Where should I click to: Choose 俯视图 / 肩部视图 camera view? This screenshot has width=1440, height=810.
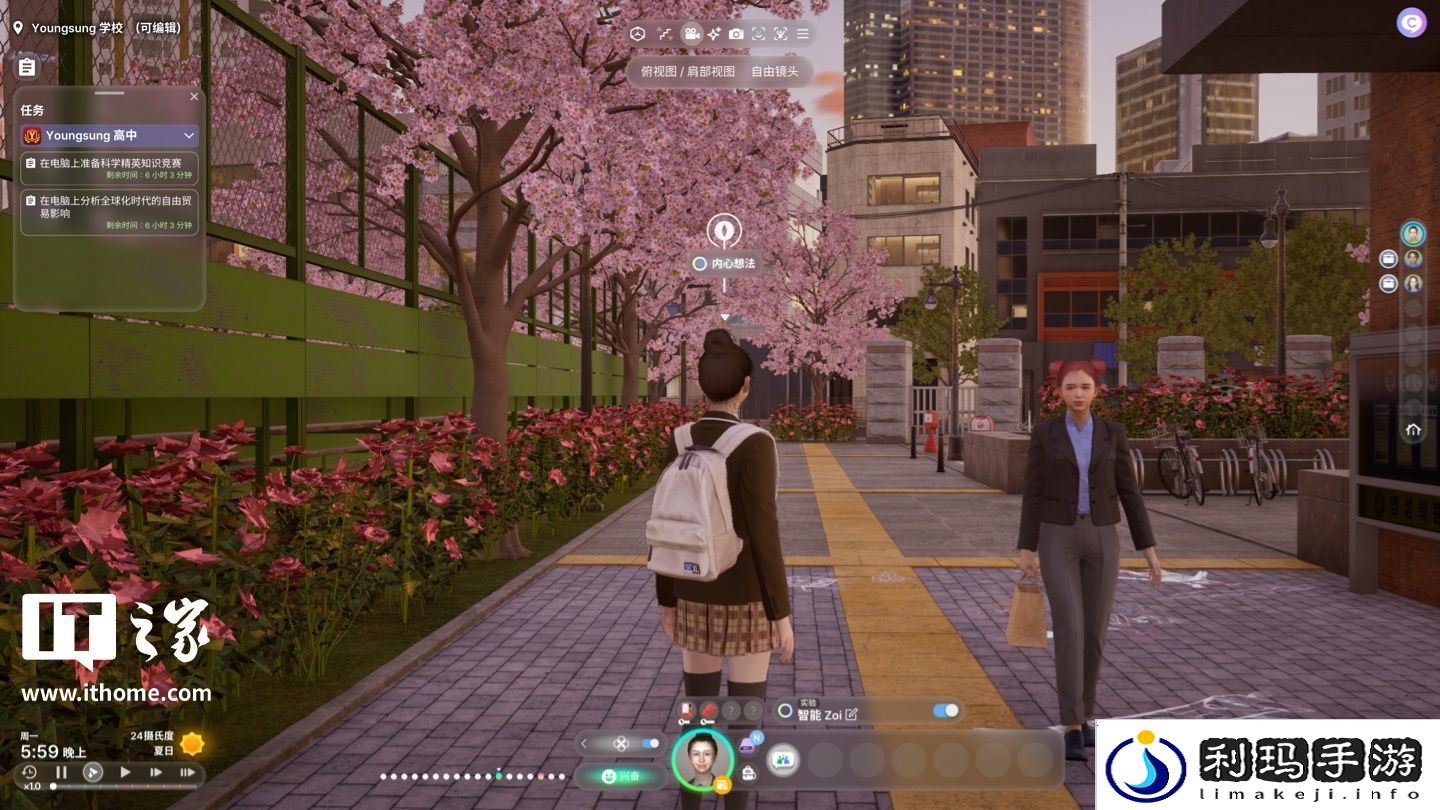[x=688, y=72]
